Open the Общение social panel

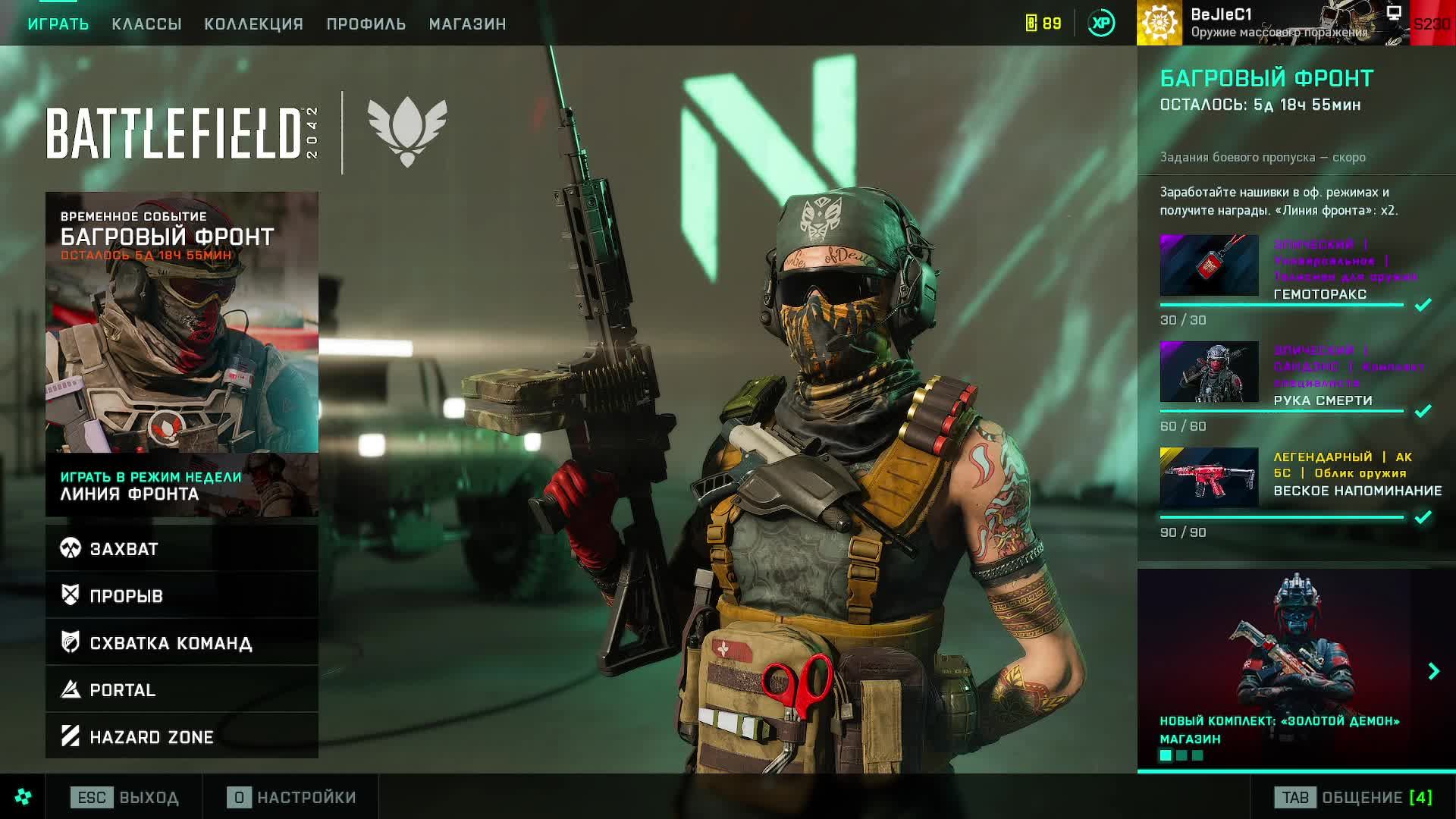coord(1354,797)
